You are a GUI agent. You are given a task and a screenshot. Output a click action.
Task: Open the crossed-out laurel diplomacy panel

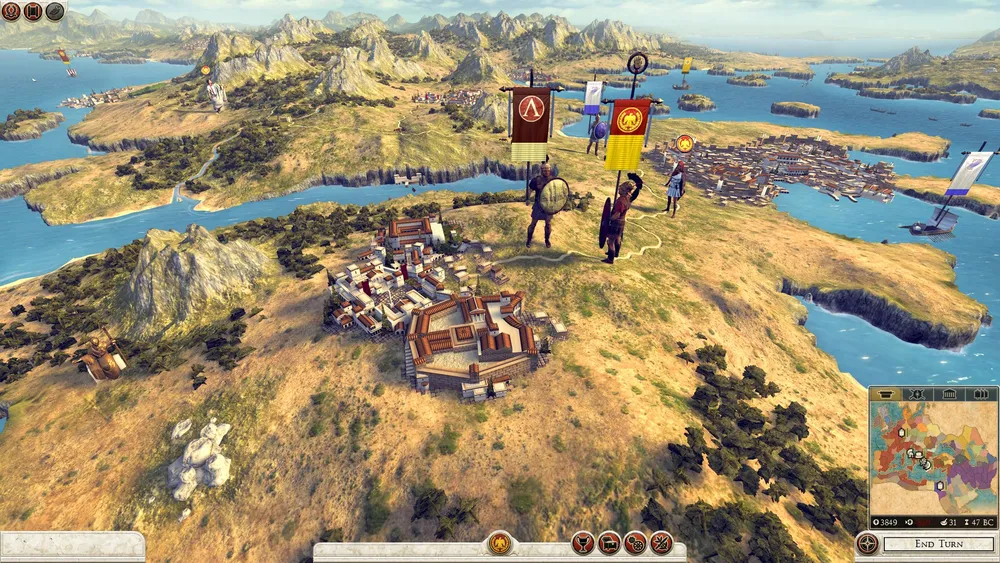tap(660, 544)
